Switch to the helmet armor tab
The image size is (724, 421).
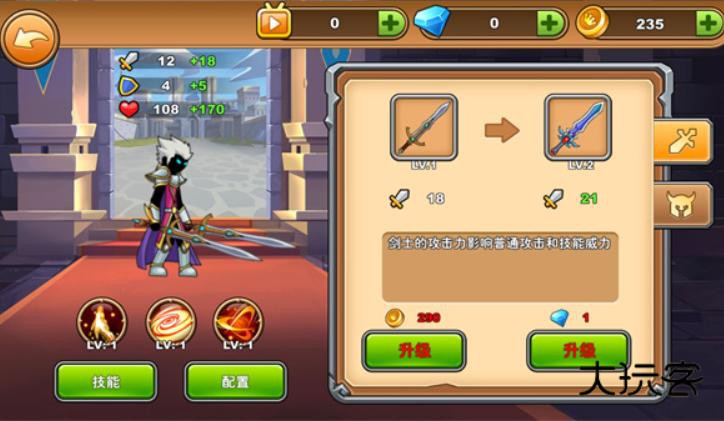point(682,205)
